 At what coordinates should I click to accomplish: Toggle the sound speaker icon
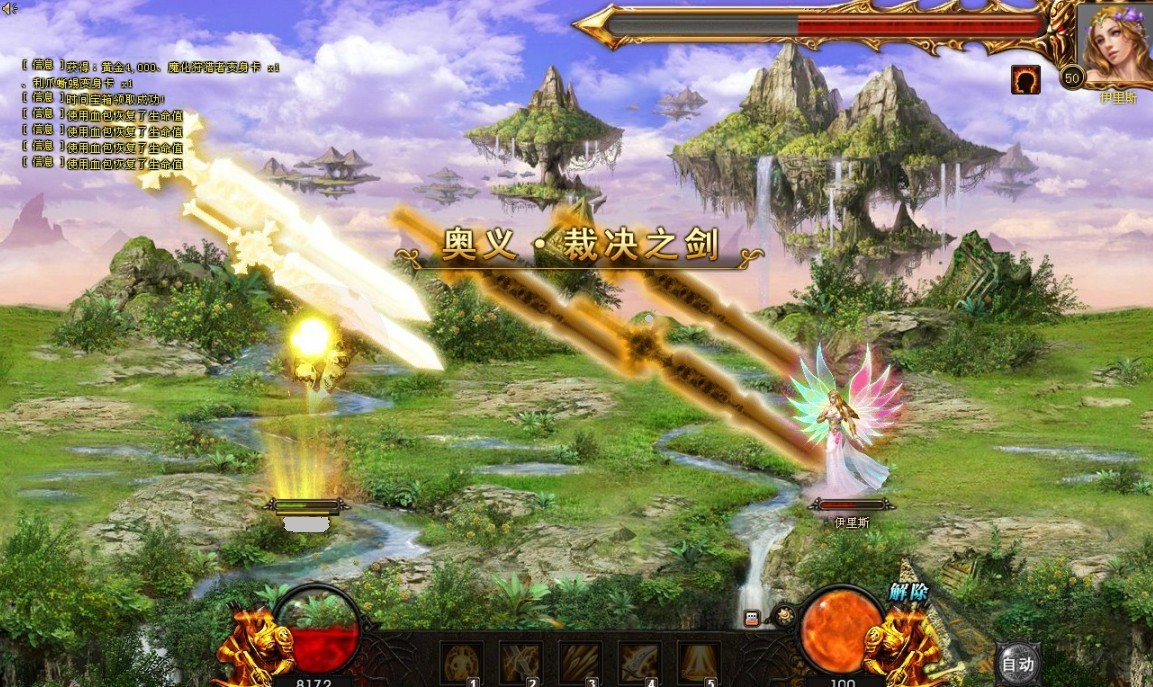(x=9, y=8)
